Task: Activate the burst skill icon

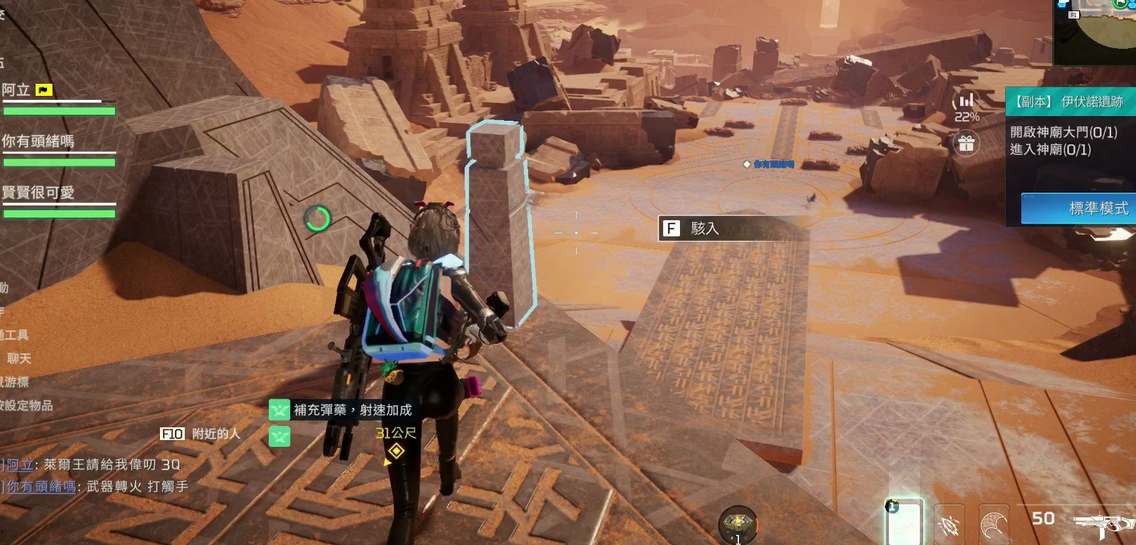Action: [x=949, y=523]
